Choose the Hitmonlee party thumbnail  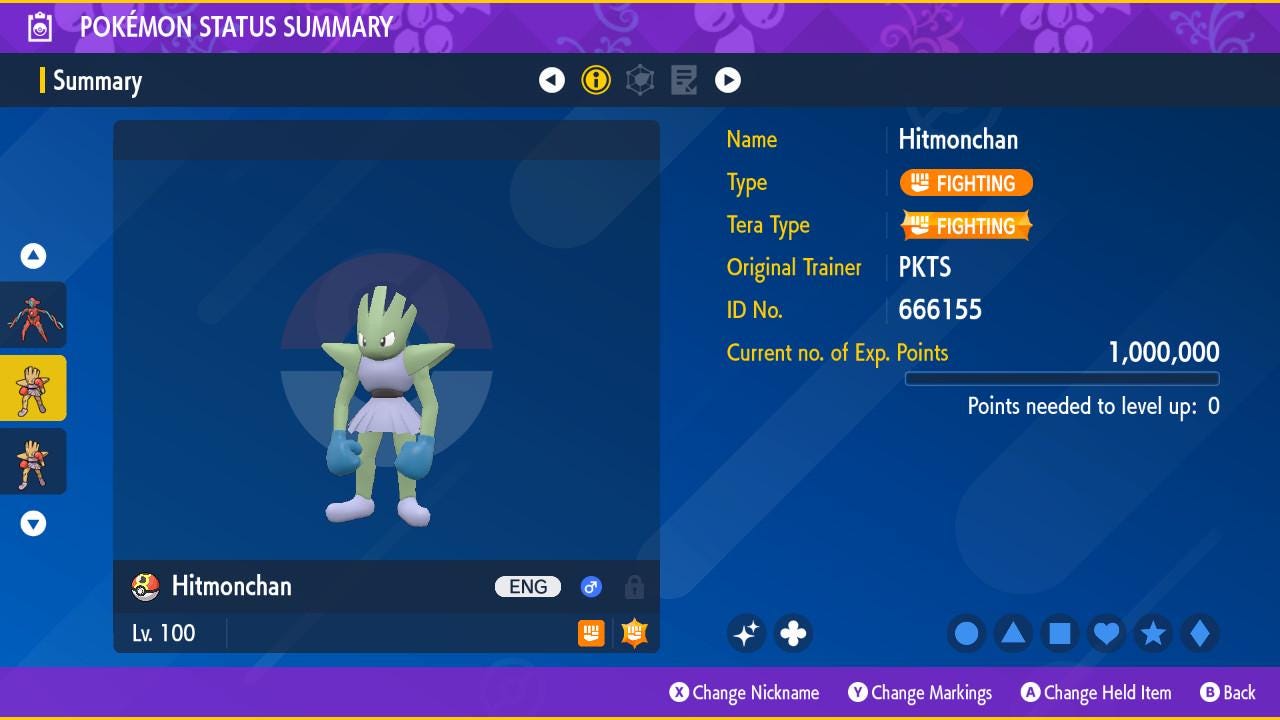(34, 461)
